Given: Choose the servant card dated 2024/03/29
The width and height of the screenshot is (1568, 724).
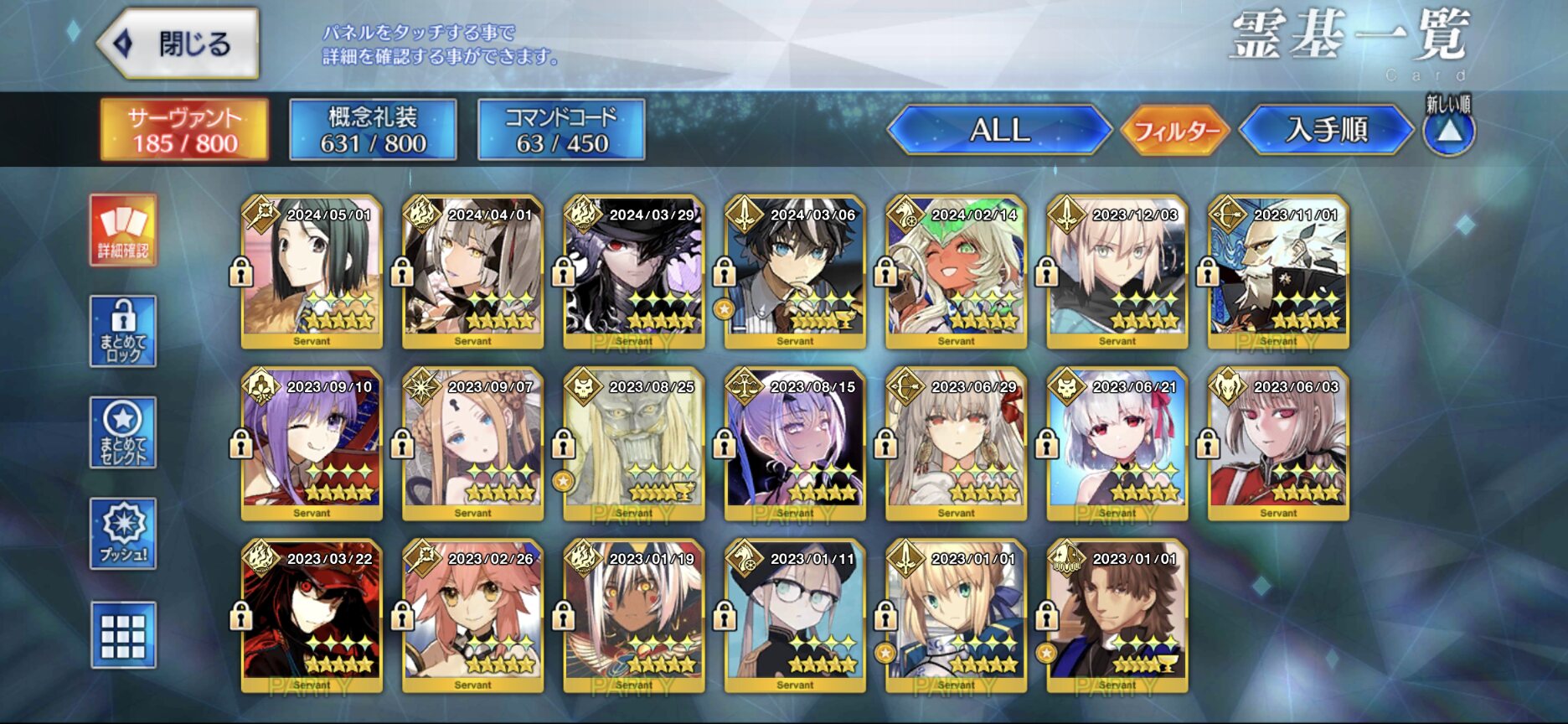Looking at the screenshot, I should (x=634, y=272).
